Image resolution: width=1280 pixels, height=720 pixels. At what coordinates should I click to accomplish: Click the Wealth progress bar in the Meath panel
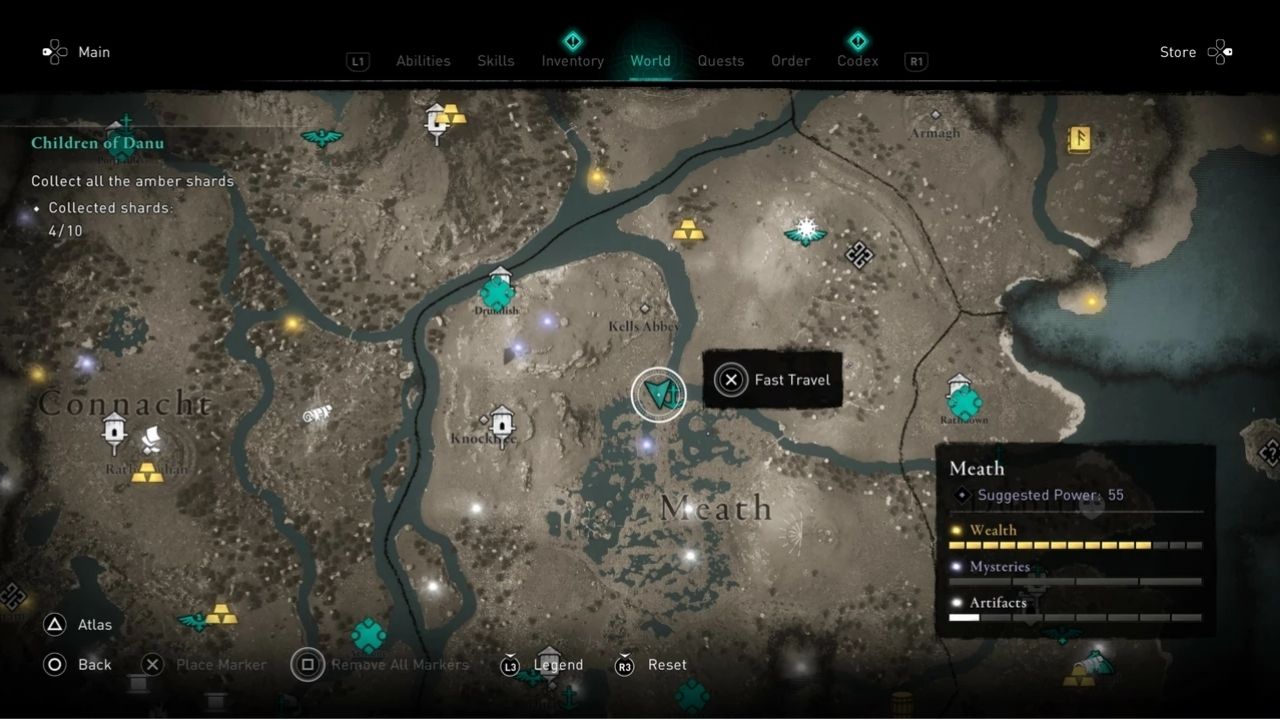[1075, 544]
